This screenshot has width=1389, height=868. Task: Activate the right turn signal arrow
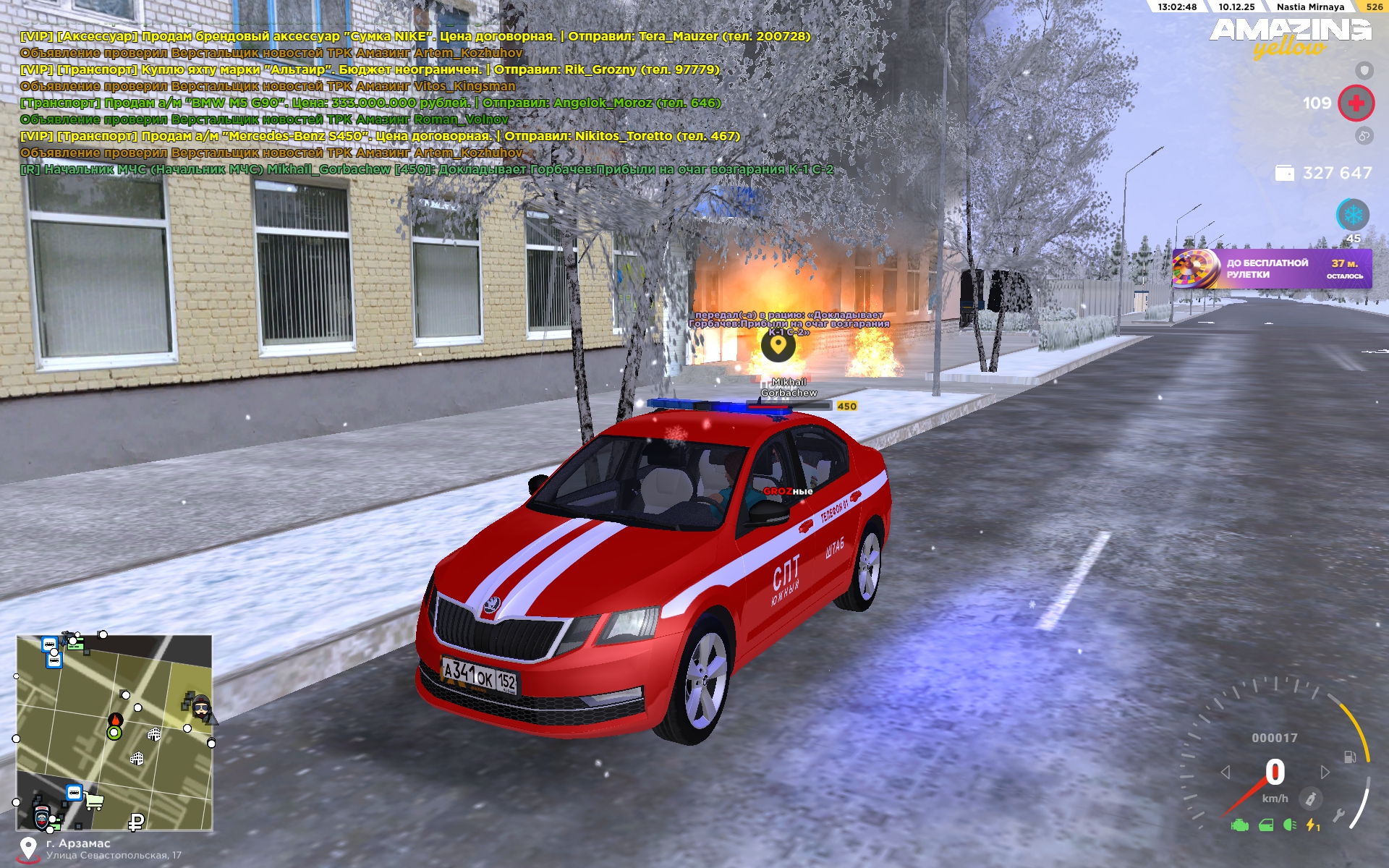click(1325, 773)
